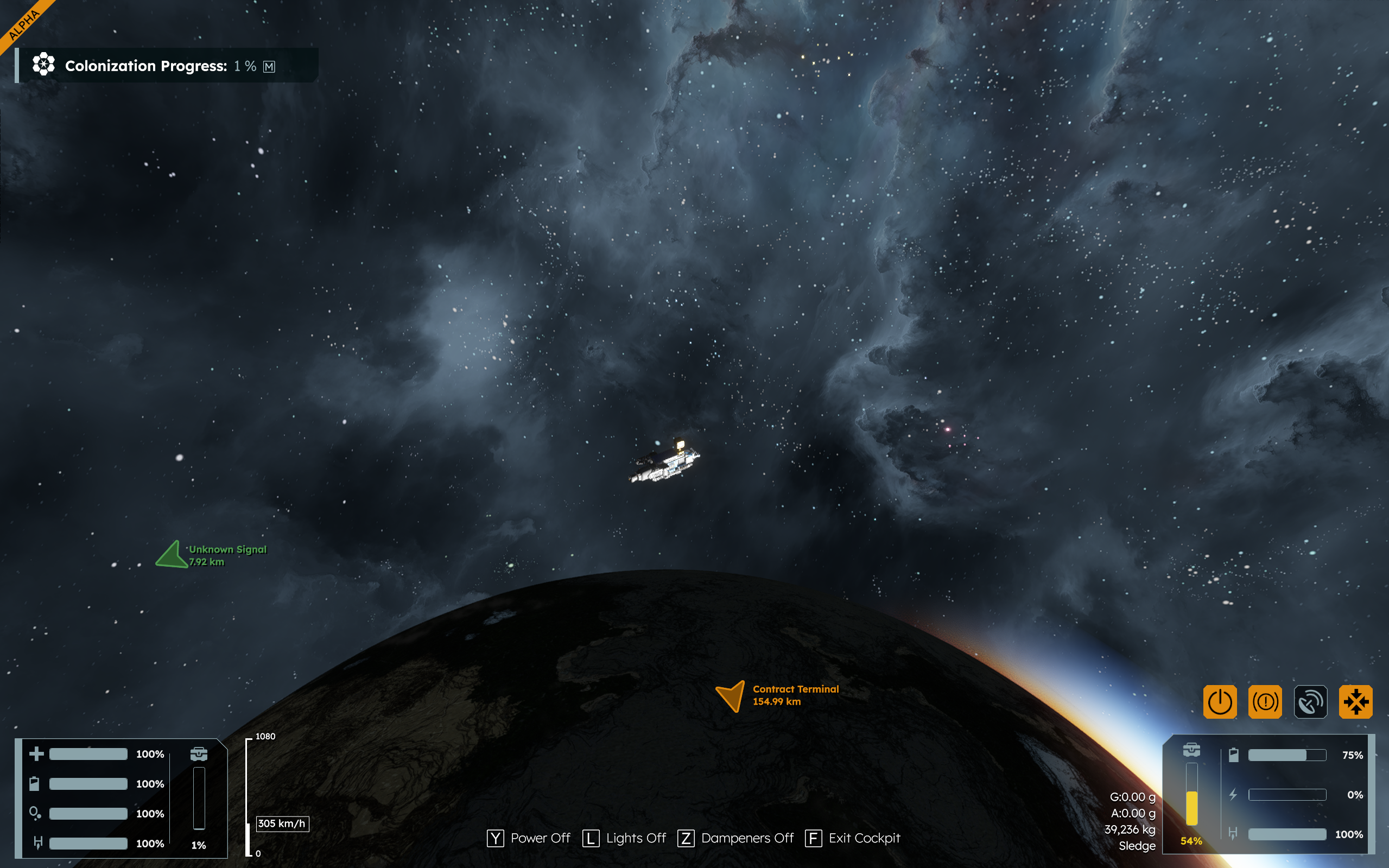This screenshot has height=868, width=1389.
Task: Select the Unknown Signal waypoint marker
Action: tap(172, 555)
